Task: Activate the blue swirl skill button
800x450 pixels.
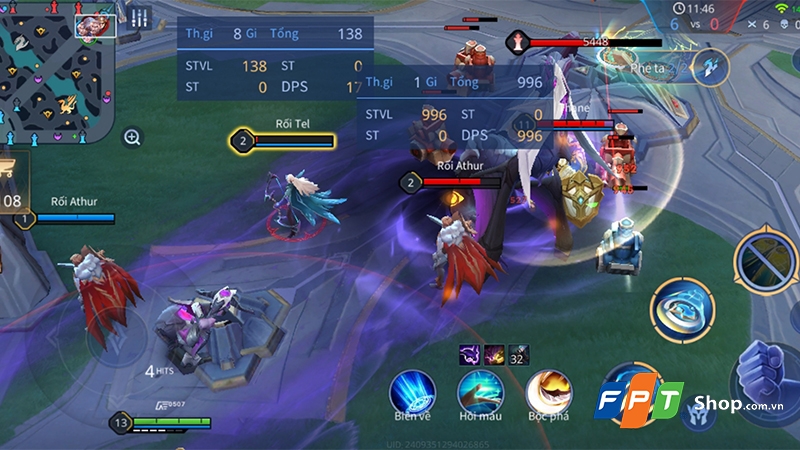Action: [x=682, y=309]
